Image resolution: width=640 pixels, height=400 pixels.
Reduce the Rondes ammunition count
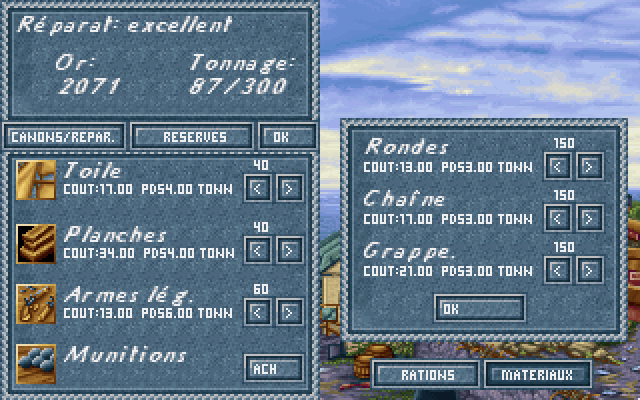coord(559,166)
